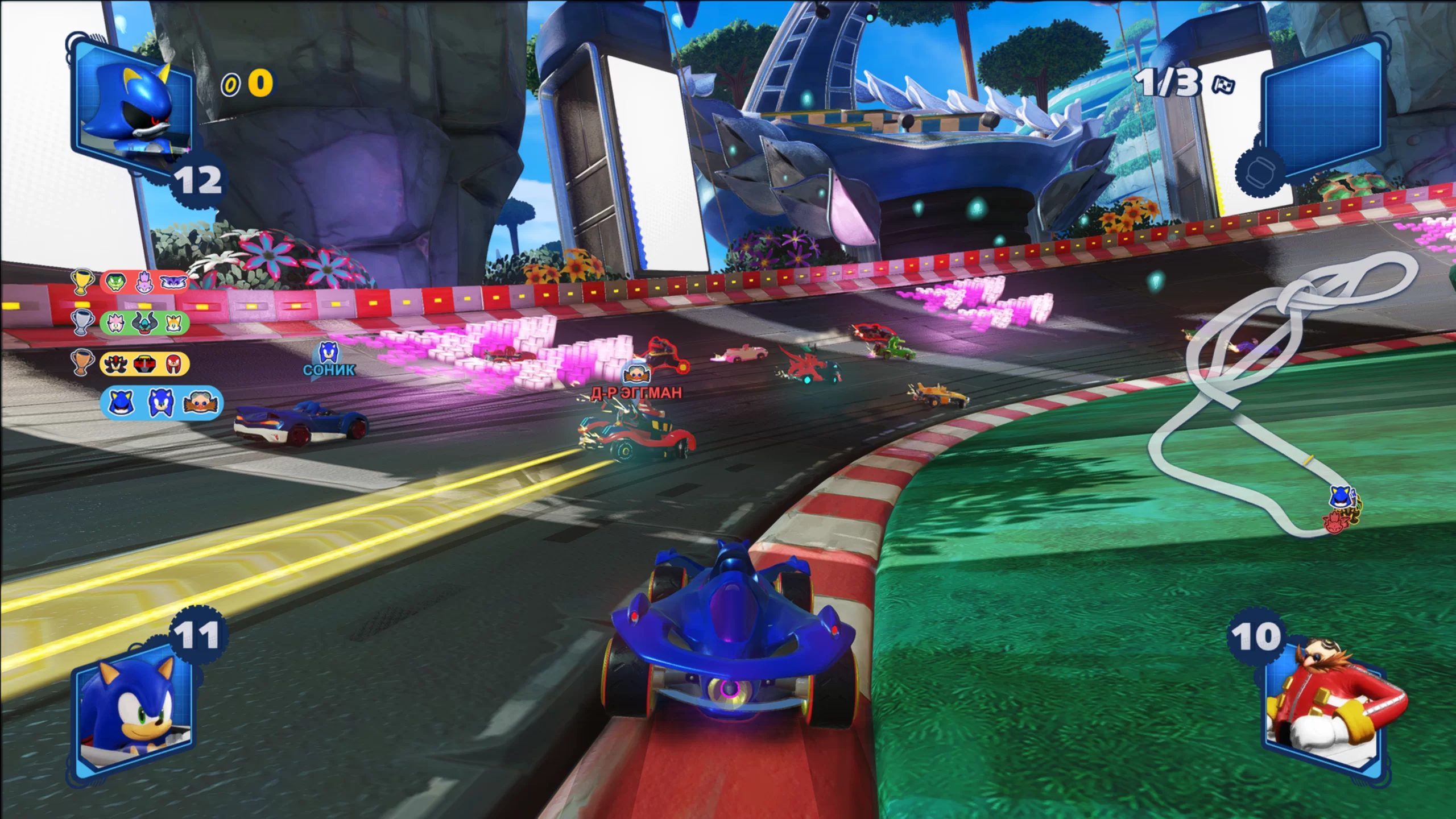Image resolution: width=1456 pixels, height=819 pixels.
Task: Choose Amy's icon in the green team row
Action: tap(116, 323)
